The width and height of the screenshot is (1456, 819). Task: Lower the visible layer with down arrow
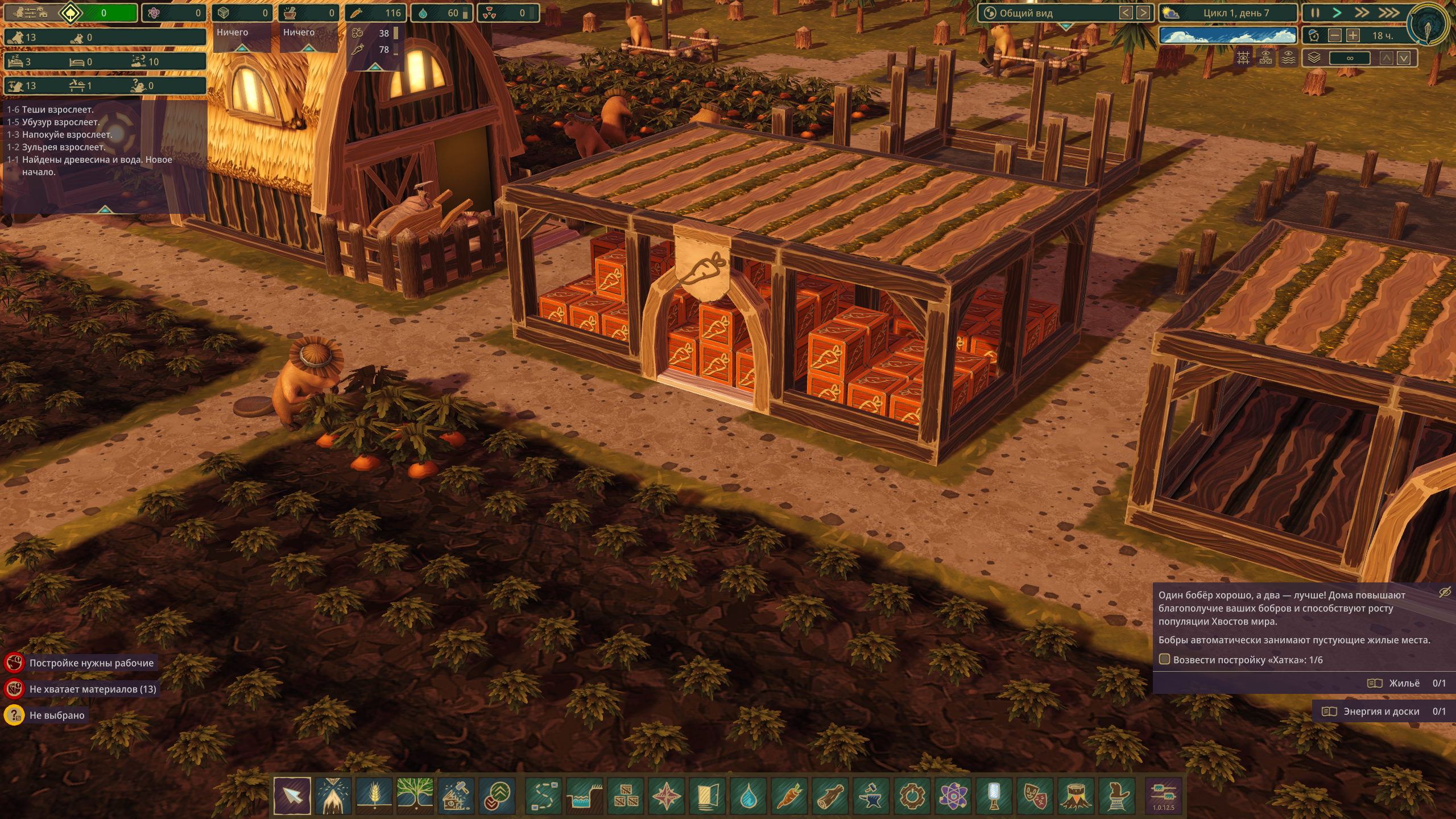click(x=1404, y=58)
